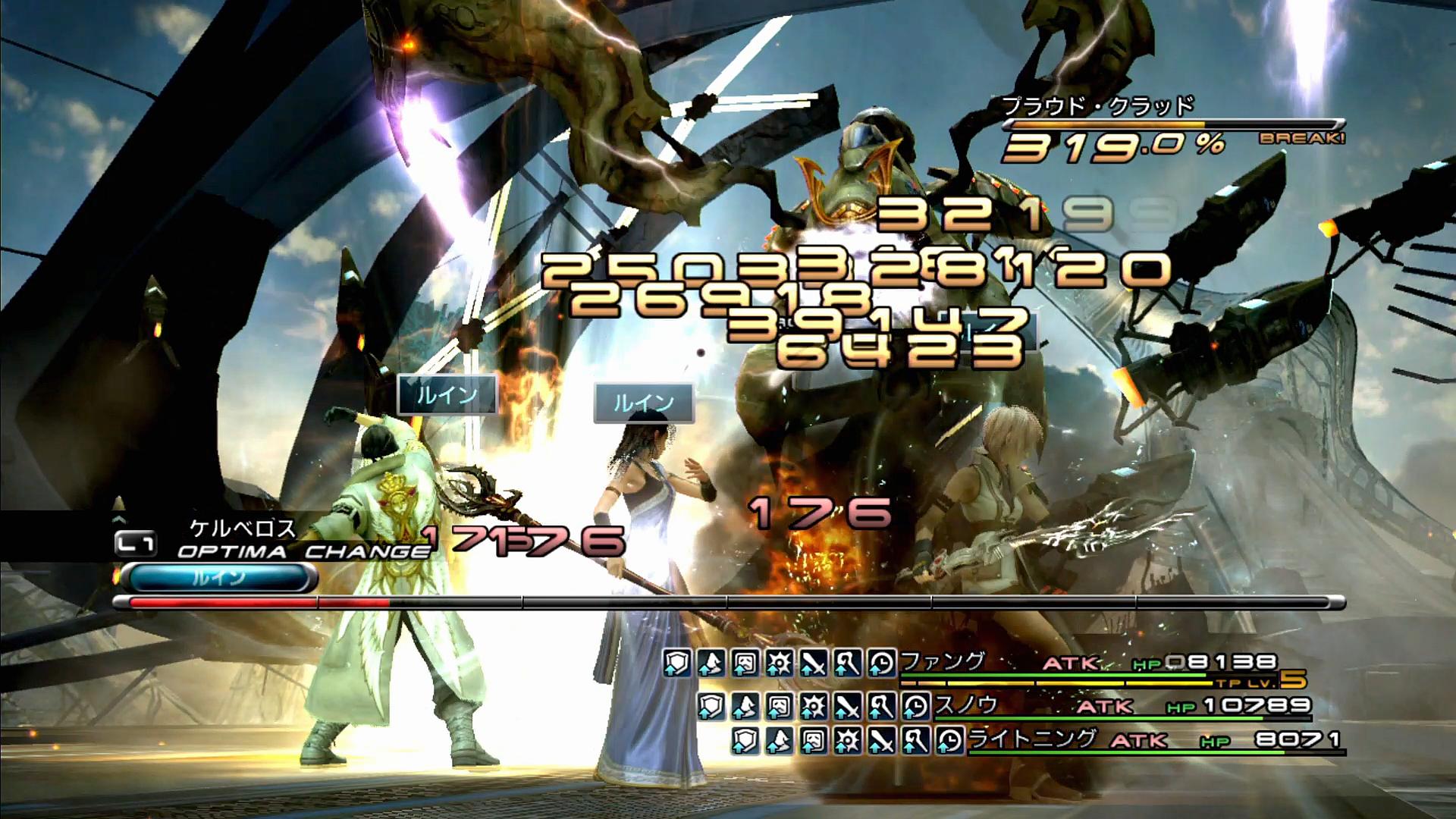This screenshot has width=1456, height=819.
Task: Click ライトニング's Haste clock buff icon
Action: point(949,740)
